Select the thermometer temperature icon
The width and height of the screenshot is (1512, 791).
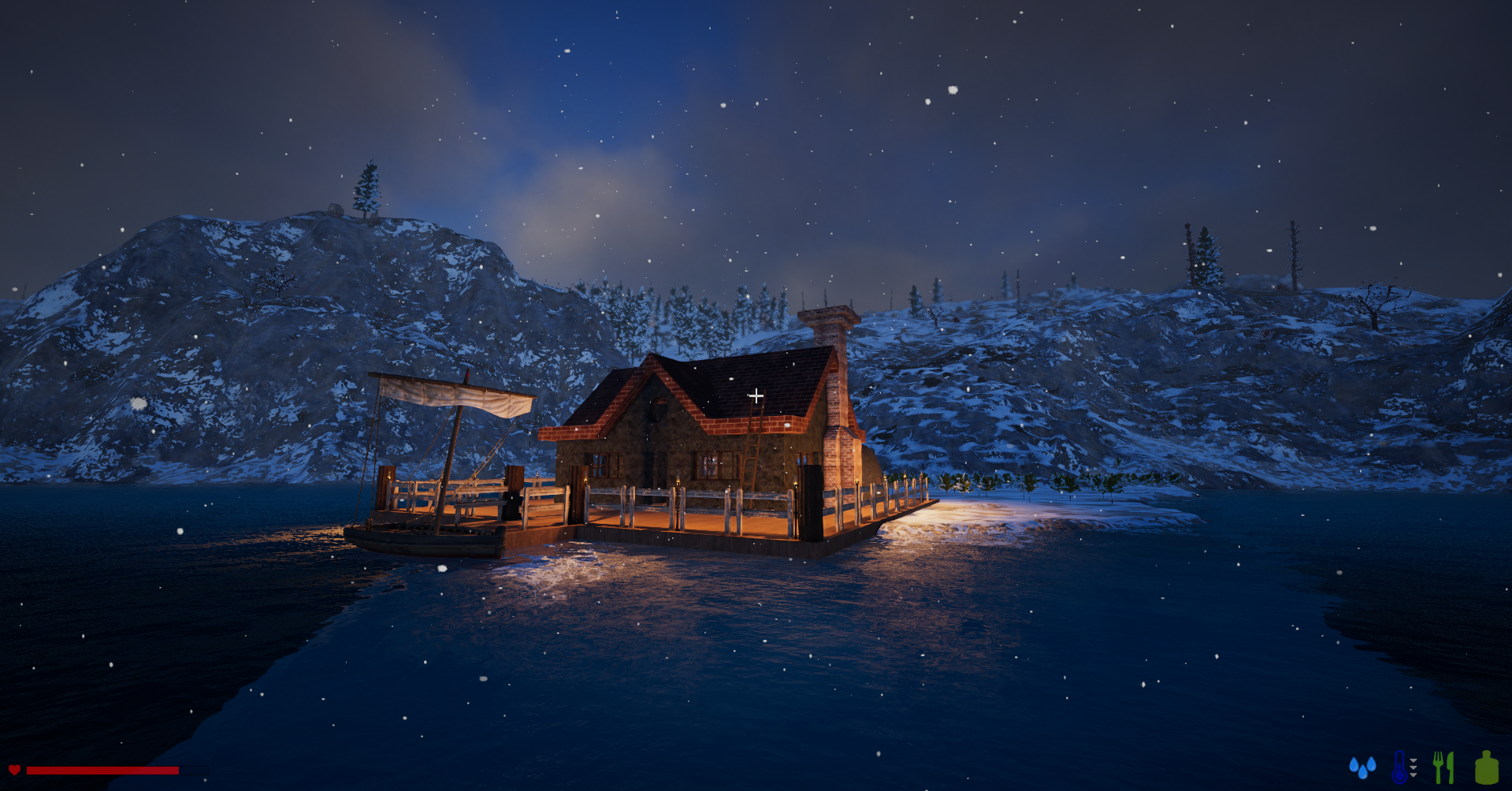[x=1400, y=767]
